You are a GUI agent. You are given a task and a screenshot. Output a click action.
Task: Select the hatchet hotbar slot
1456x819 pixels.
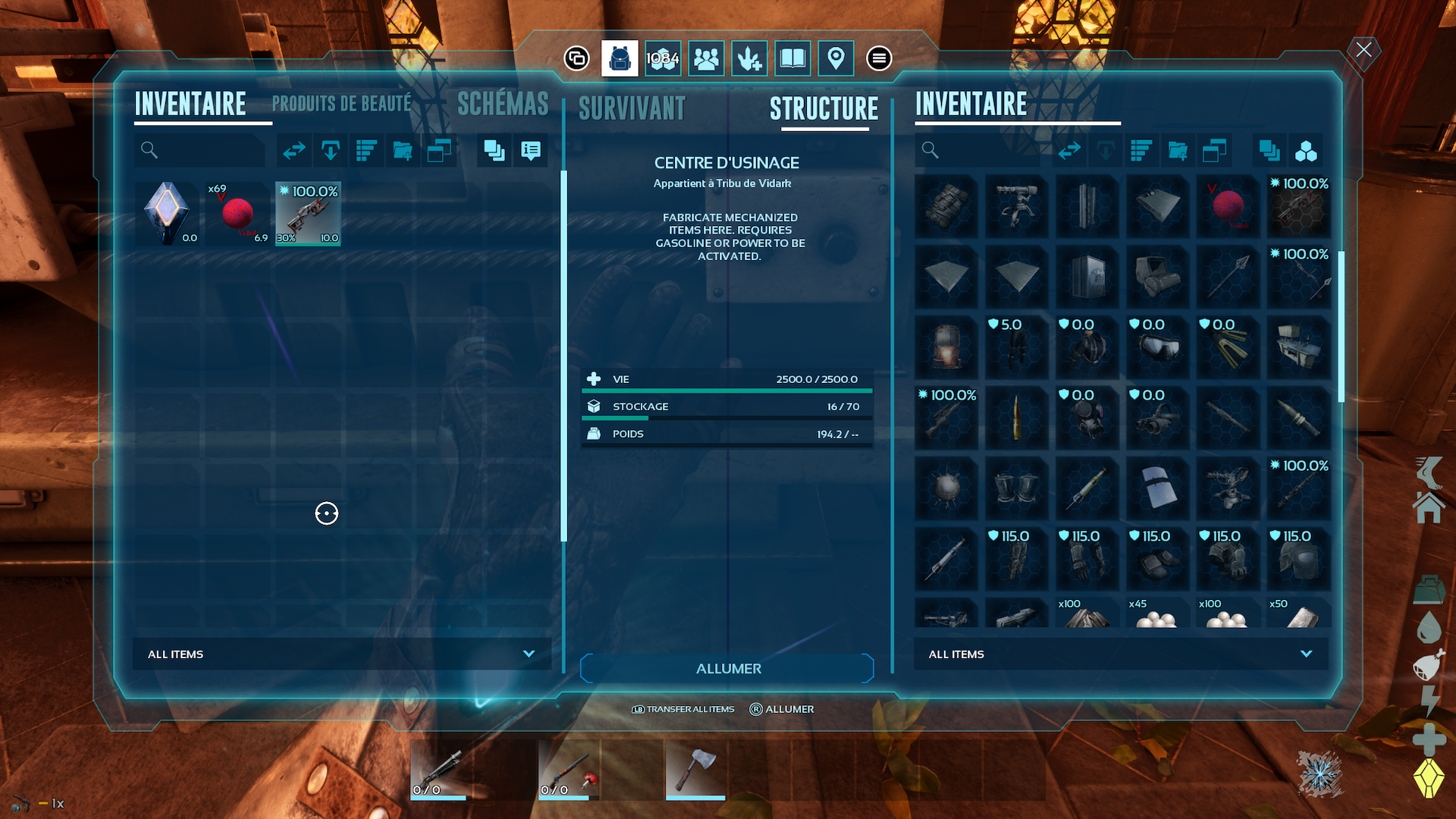(x=695, y=770)
